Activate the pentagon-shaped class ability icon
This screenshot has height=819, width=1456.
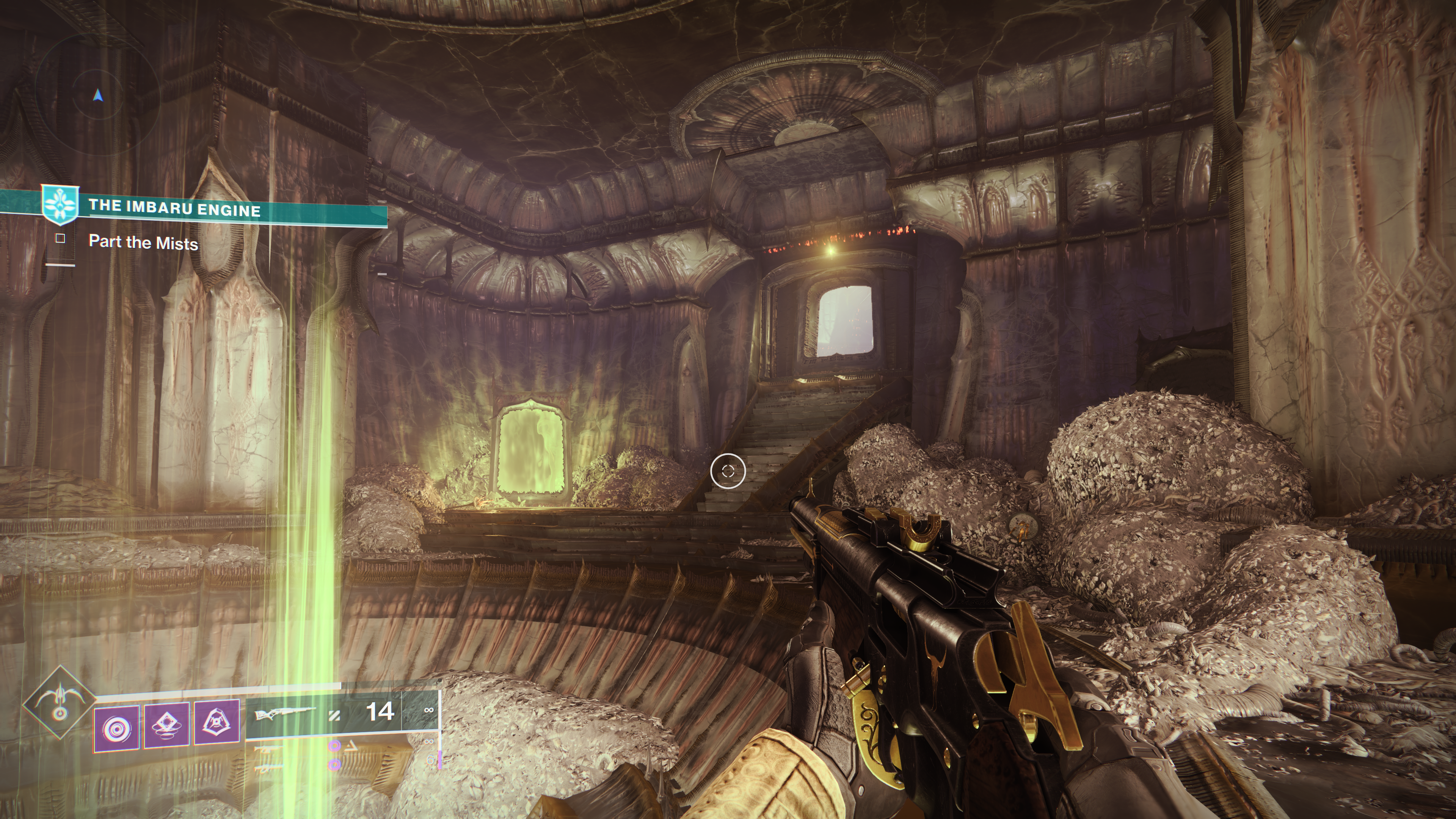[x=217, y=723]
